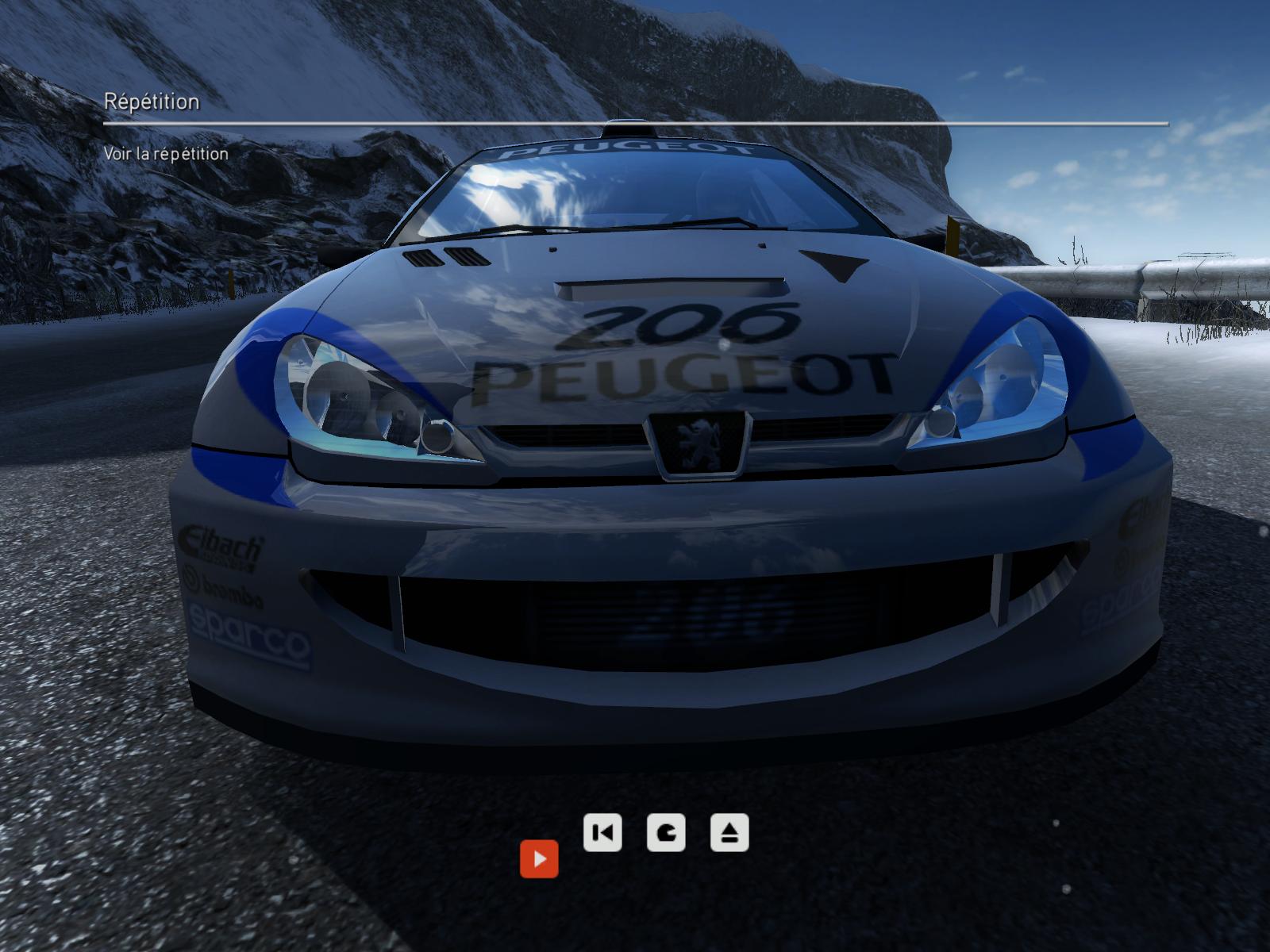
Task: Select the circular restart arrow icon
Action: (x=666, y=833)
